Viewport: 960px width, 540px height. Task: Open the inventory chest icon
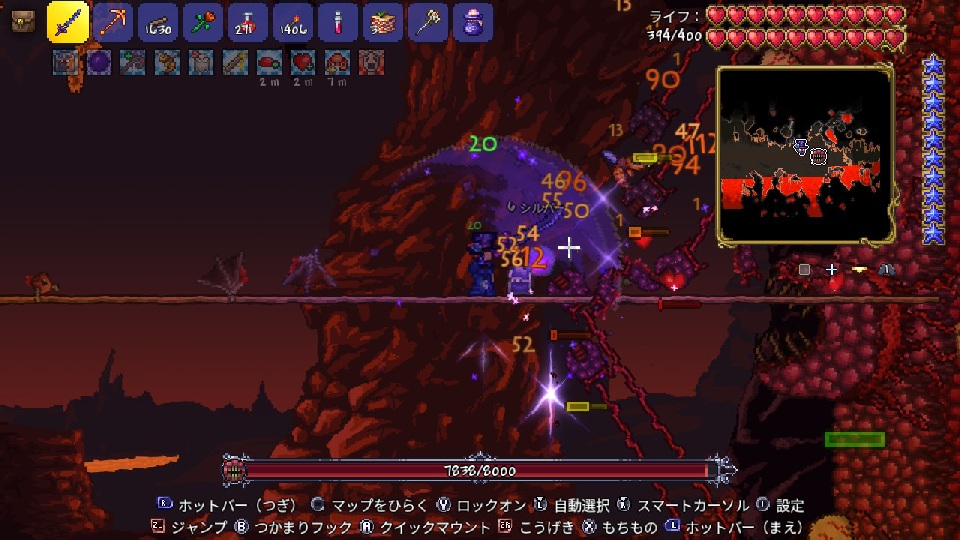(22, 21)
